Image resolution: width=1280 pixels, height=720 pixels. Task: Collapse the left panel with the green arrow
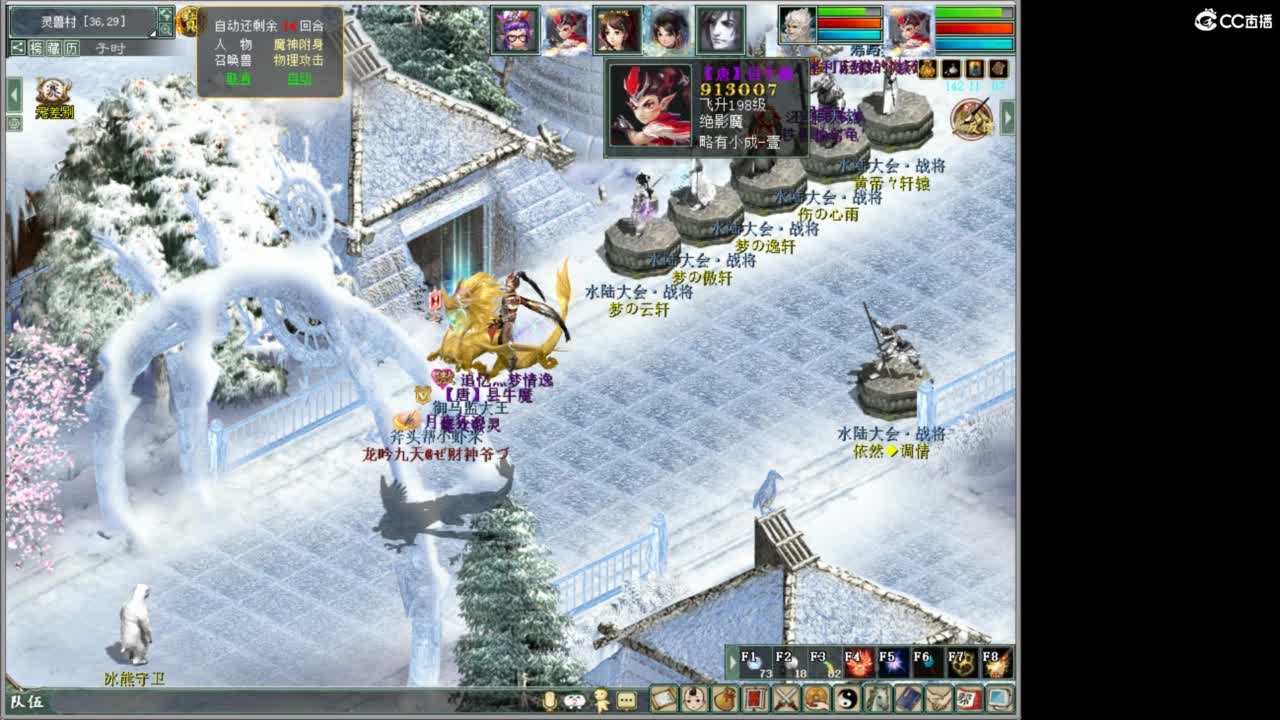click(12, 95)
